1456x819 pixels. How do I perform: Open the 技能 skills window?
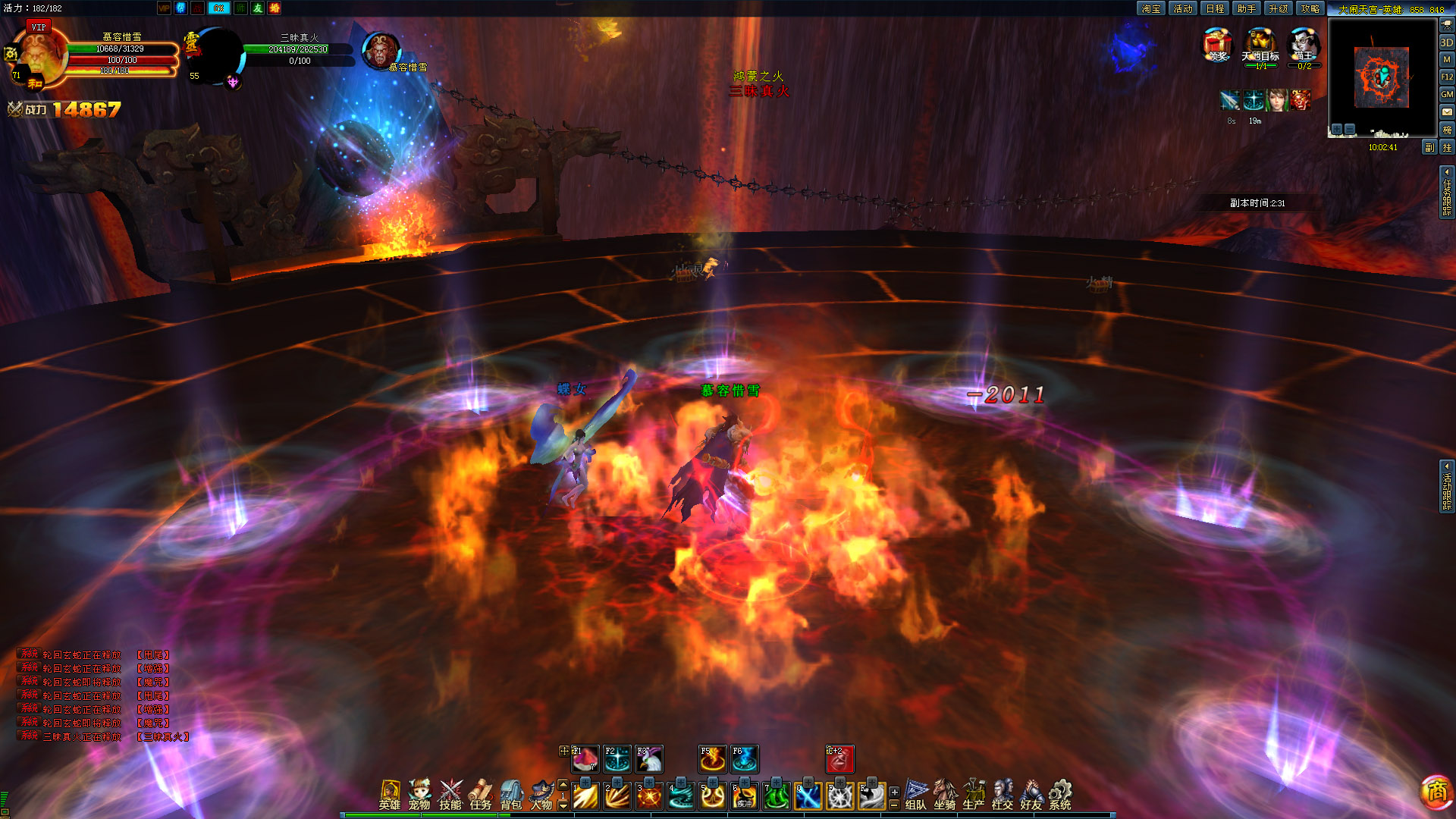coord(450,794)
